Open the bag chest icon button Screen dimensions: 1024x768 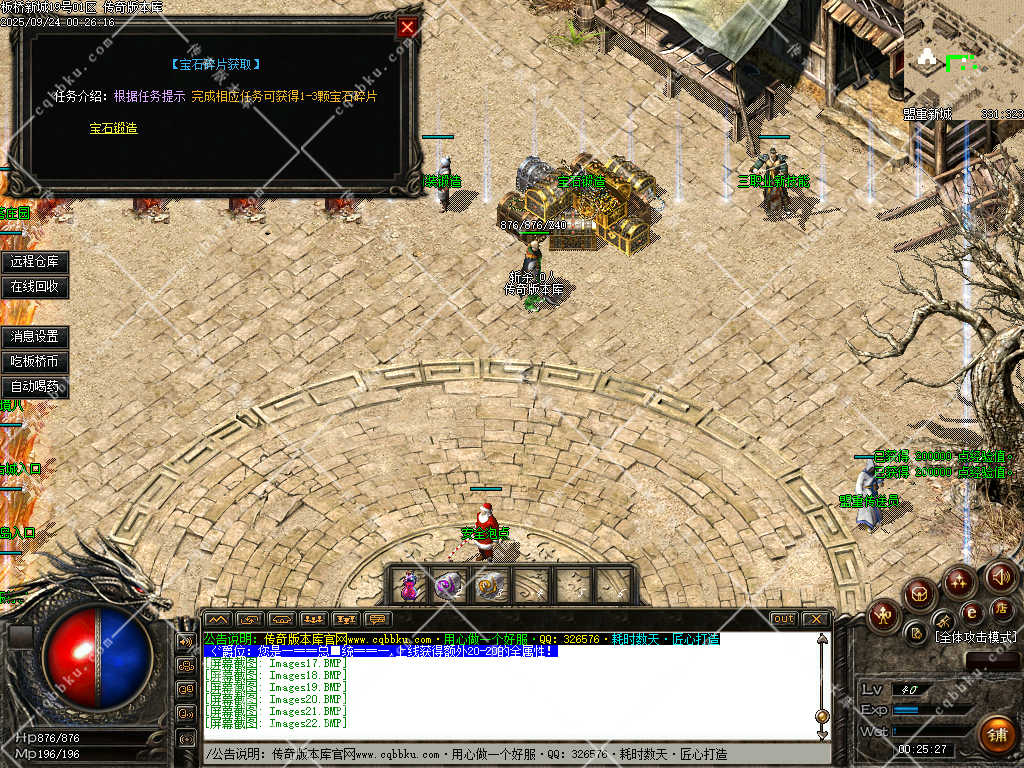tap(920, 595)
